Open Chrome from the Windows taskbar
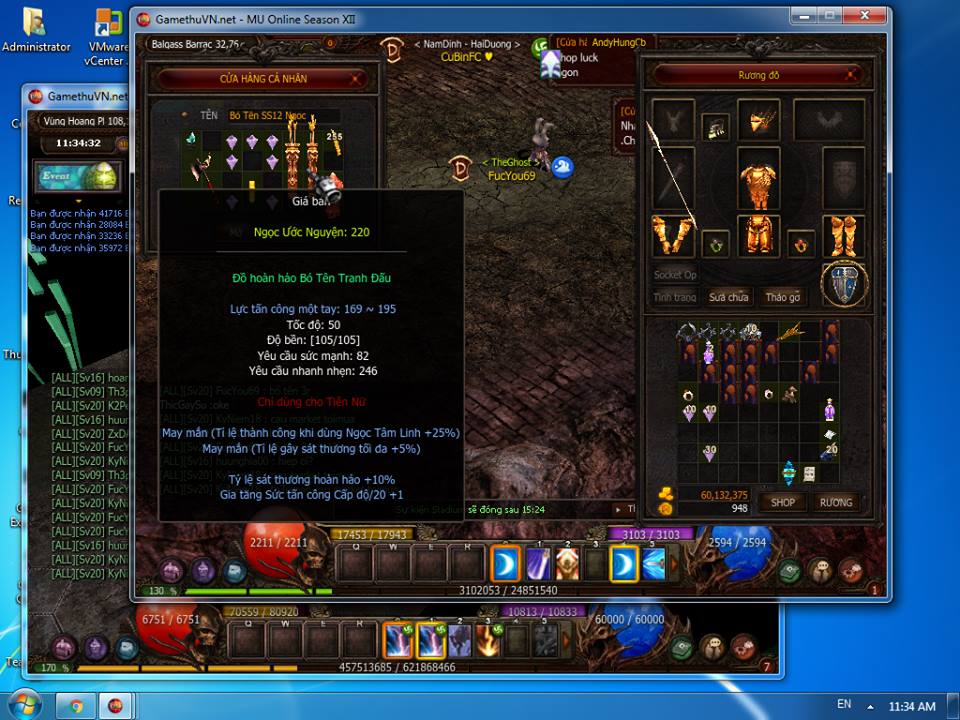Screen dimensions: 960x720 click(76, 705)
